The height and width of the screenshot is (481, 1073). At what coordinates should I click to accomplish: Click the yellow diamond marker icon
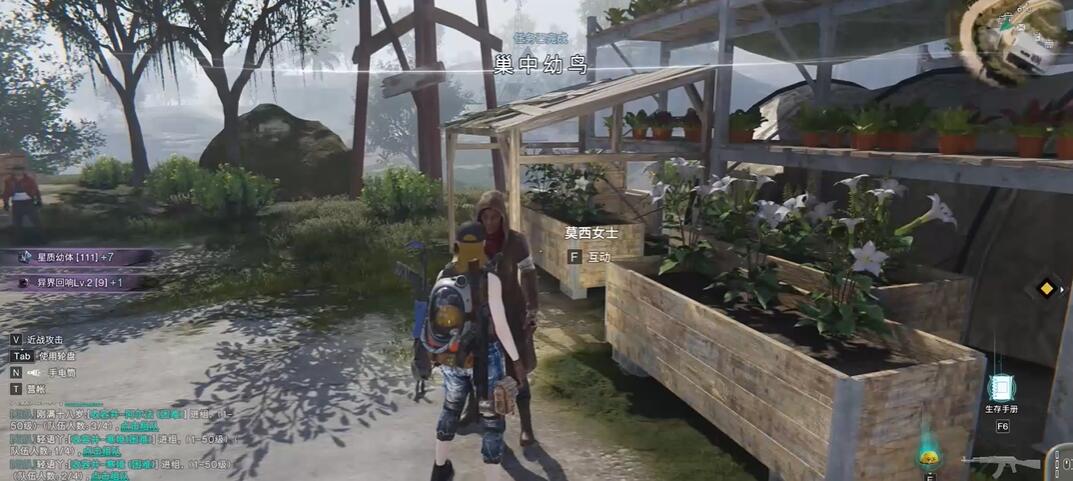pyautogui.click(x=1046, y=289)
